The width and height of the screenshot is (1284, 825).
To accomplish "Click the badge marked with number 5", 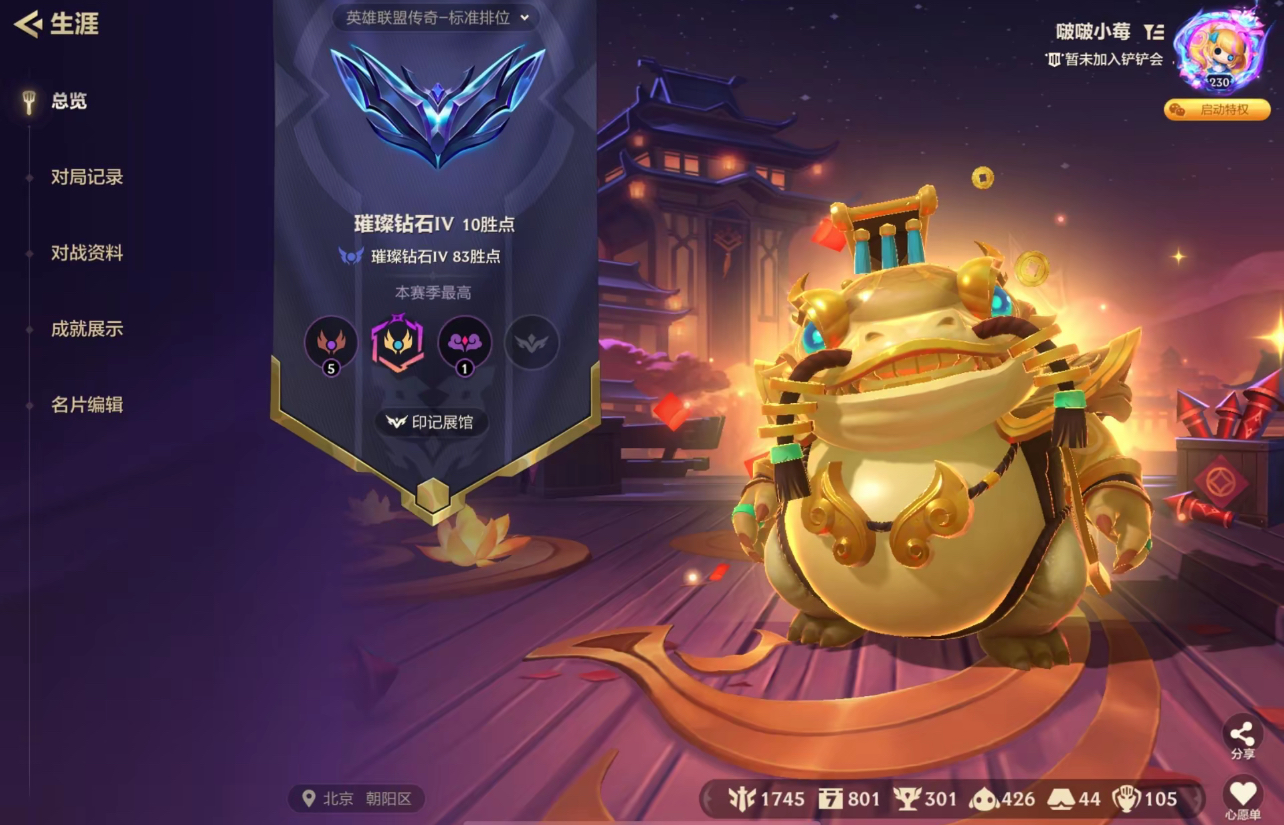I will [x=329, y=343].
